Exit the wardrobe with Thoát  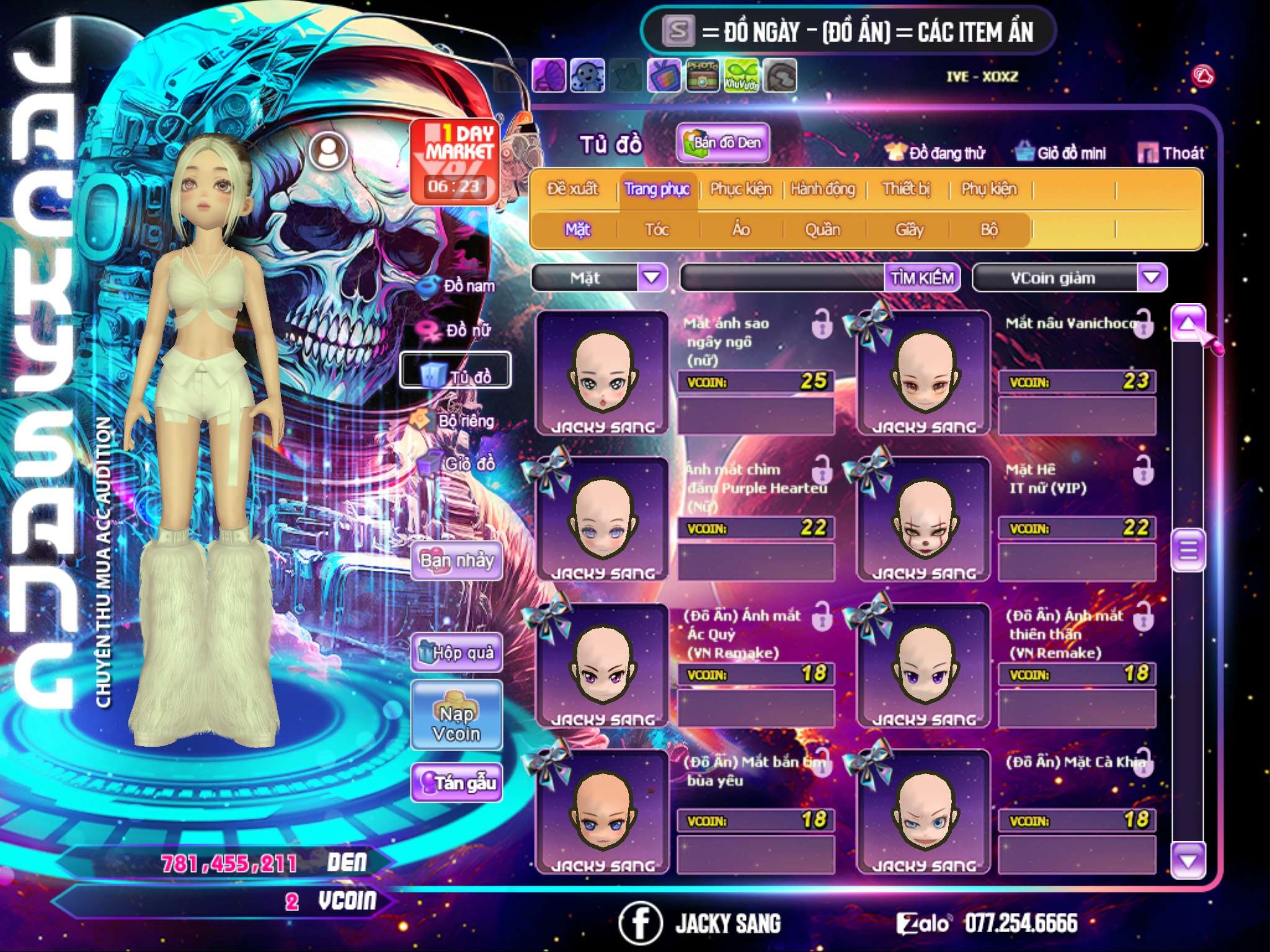1171,153
